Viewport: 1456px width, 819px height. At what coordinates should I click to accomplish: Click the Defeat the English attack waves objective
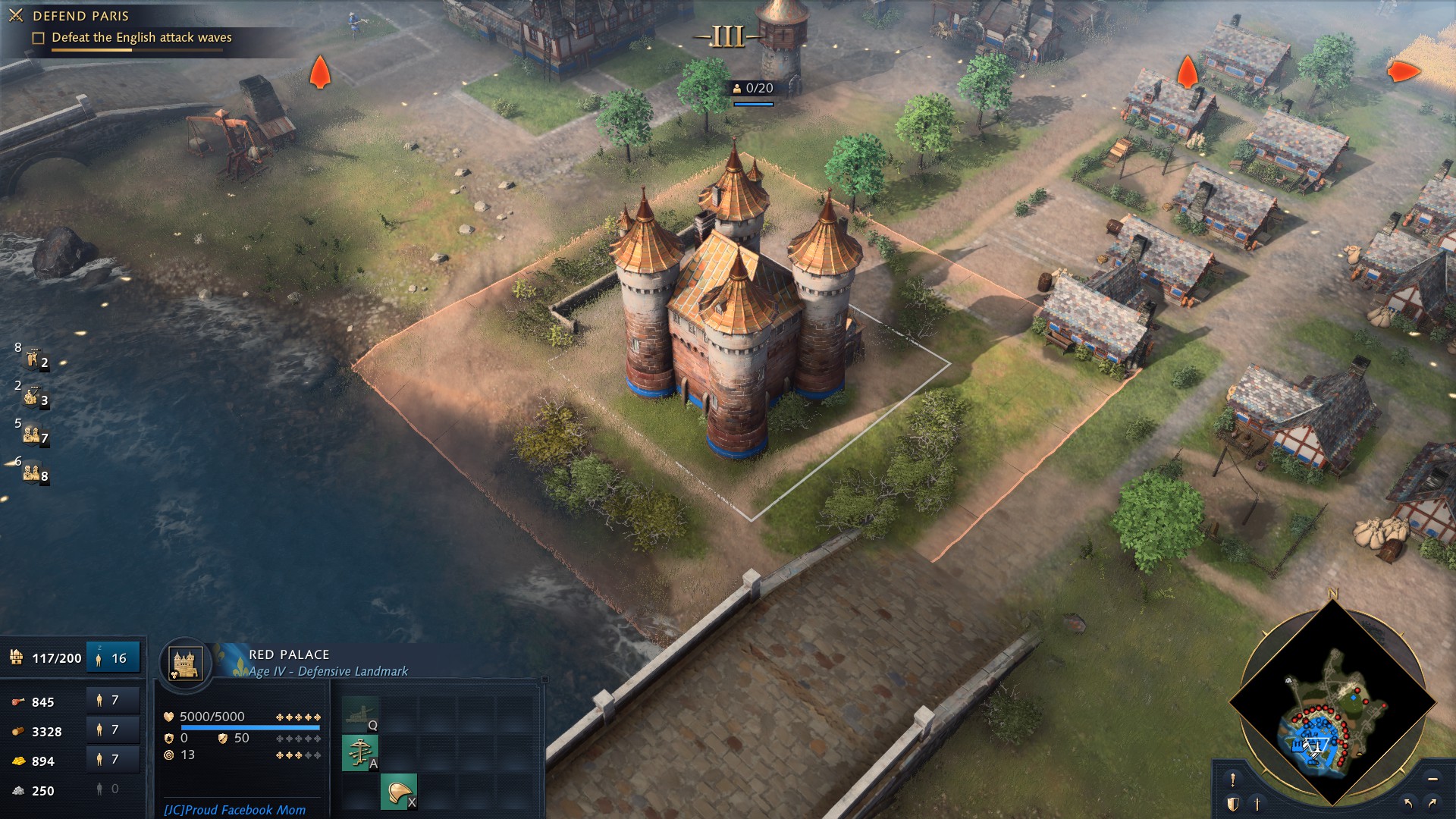[141, 38]
